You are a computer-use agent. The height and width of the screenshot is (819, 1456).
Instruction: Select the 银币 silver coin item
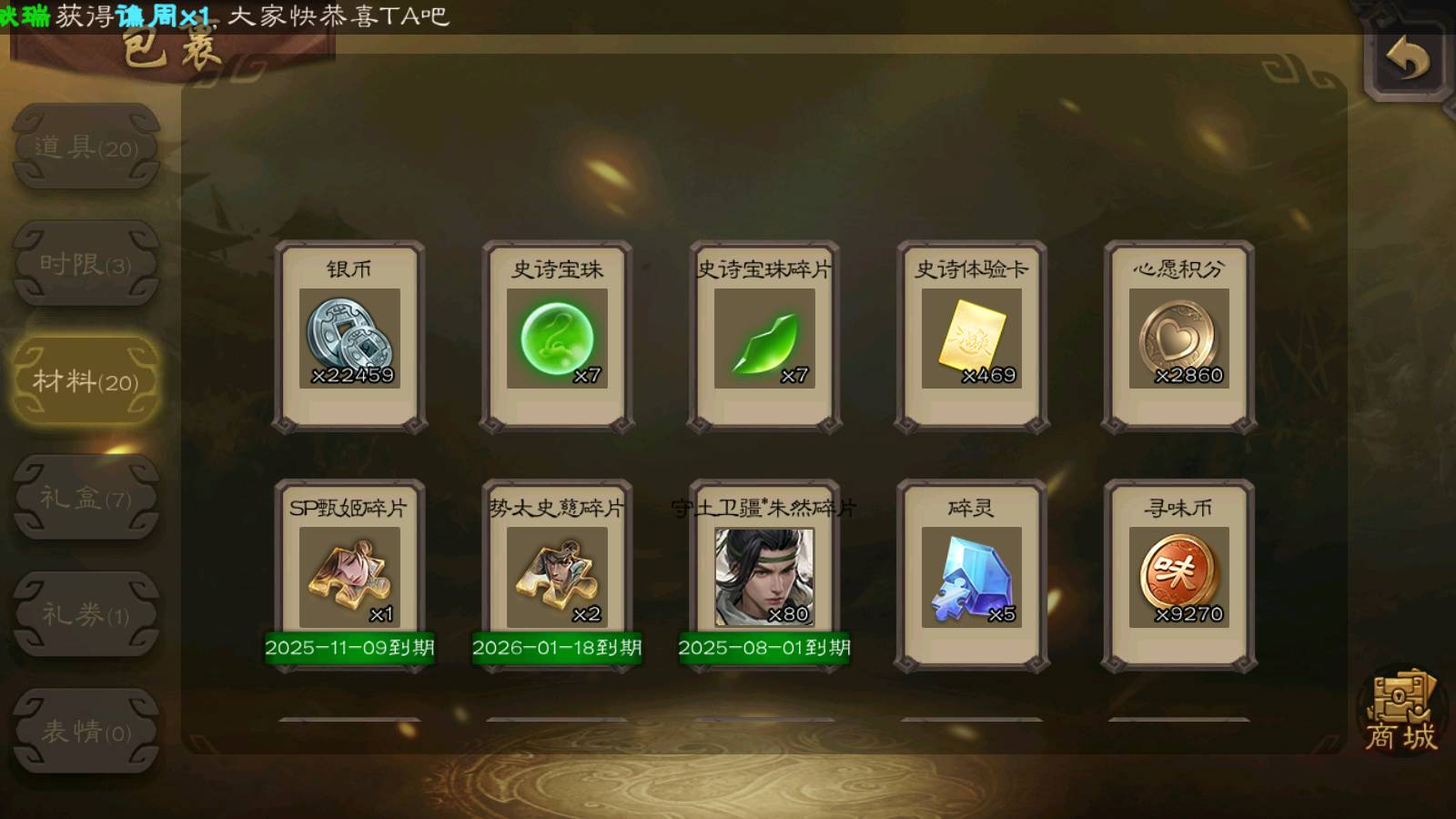pos(349,338)
